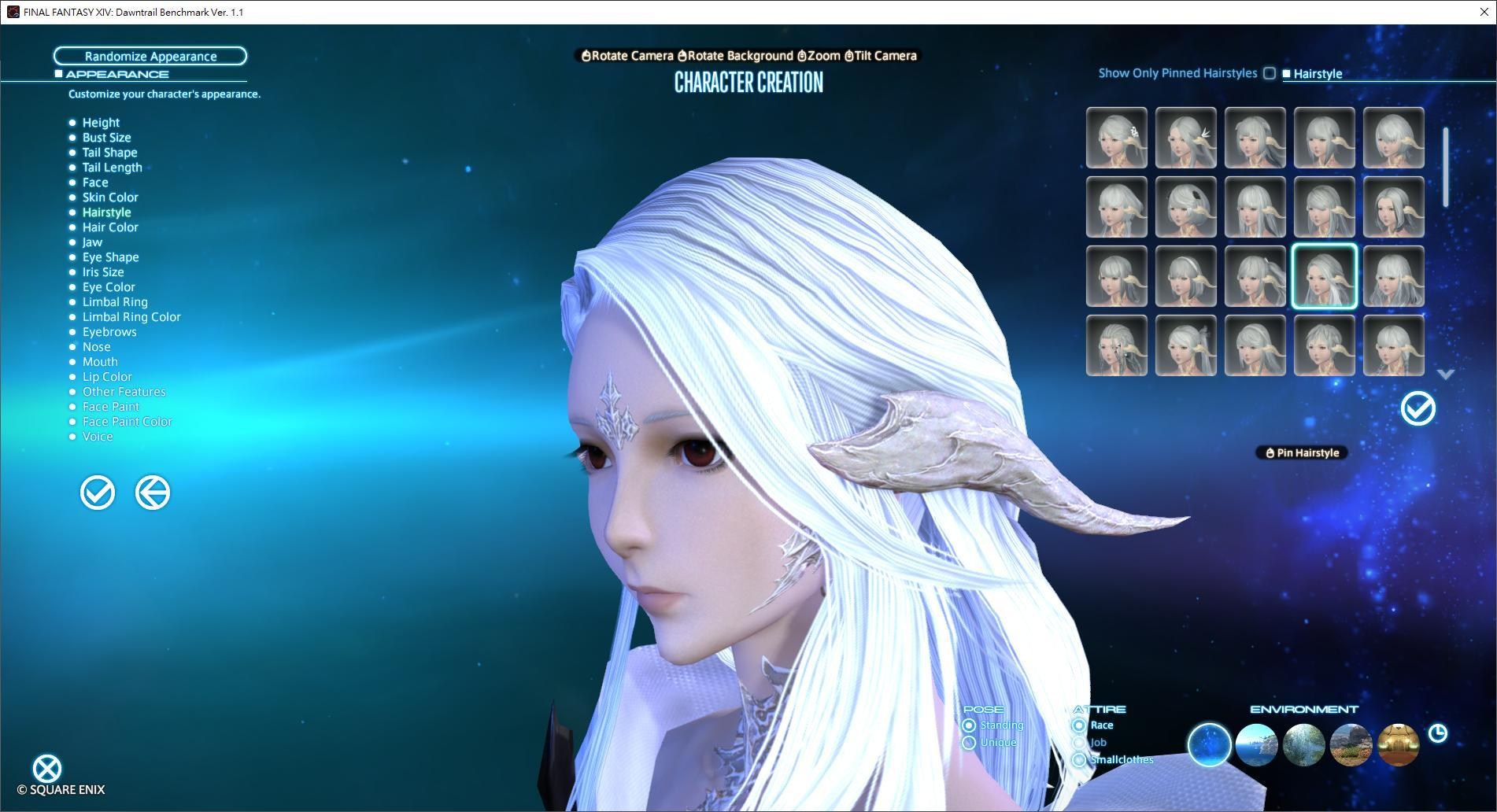Cancel character creation via the X icon
Image resolution: width=1497 pixels, height=812 pixels.
(x=47, y=767)
